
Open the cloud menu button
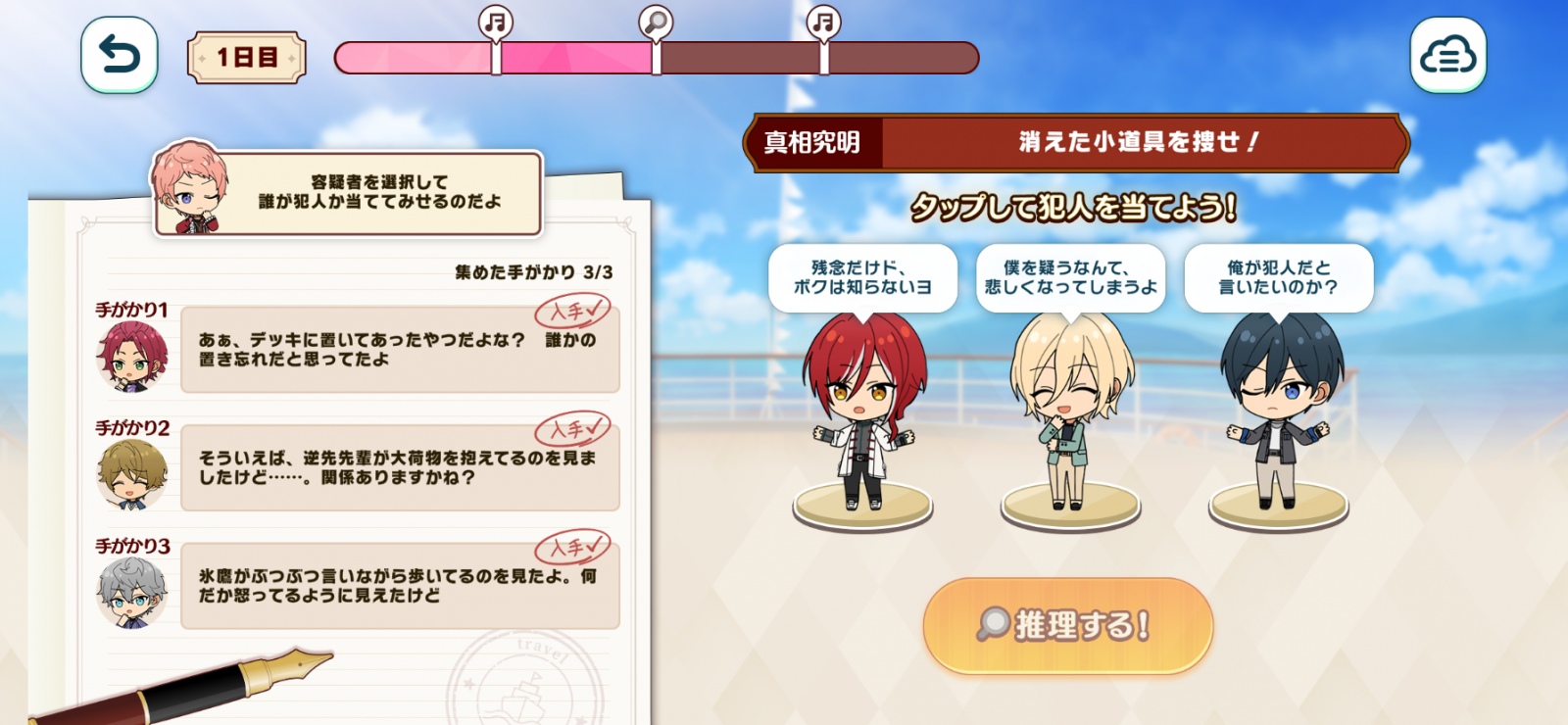[1447, 55]
